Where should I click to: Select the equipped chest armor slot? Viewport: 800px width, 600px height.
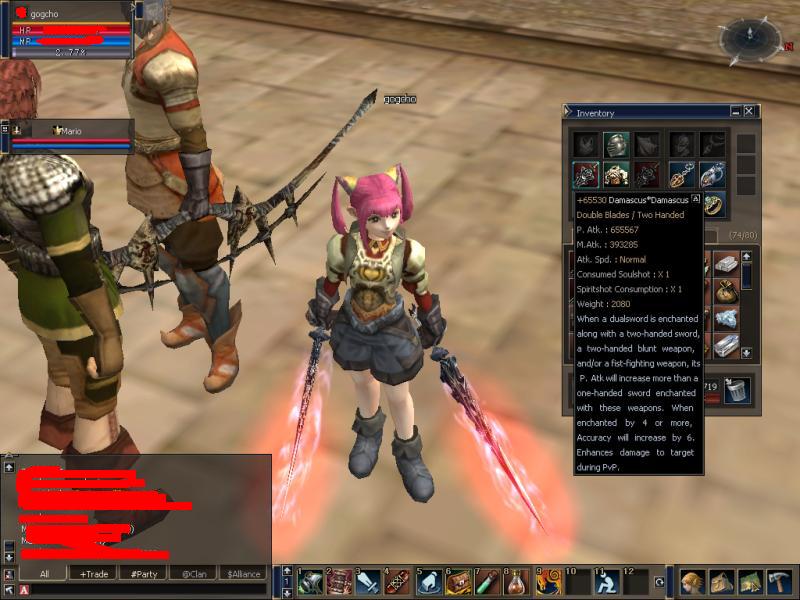point(618,175)
